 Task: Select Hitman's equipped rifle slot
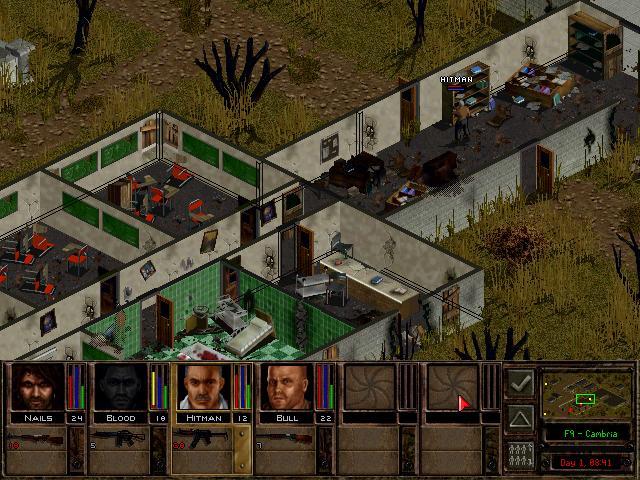(203, 439)
